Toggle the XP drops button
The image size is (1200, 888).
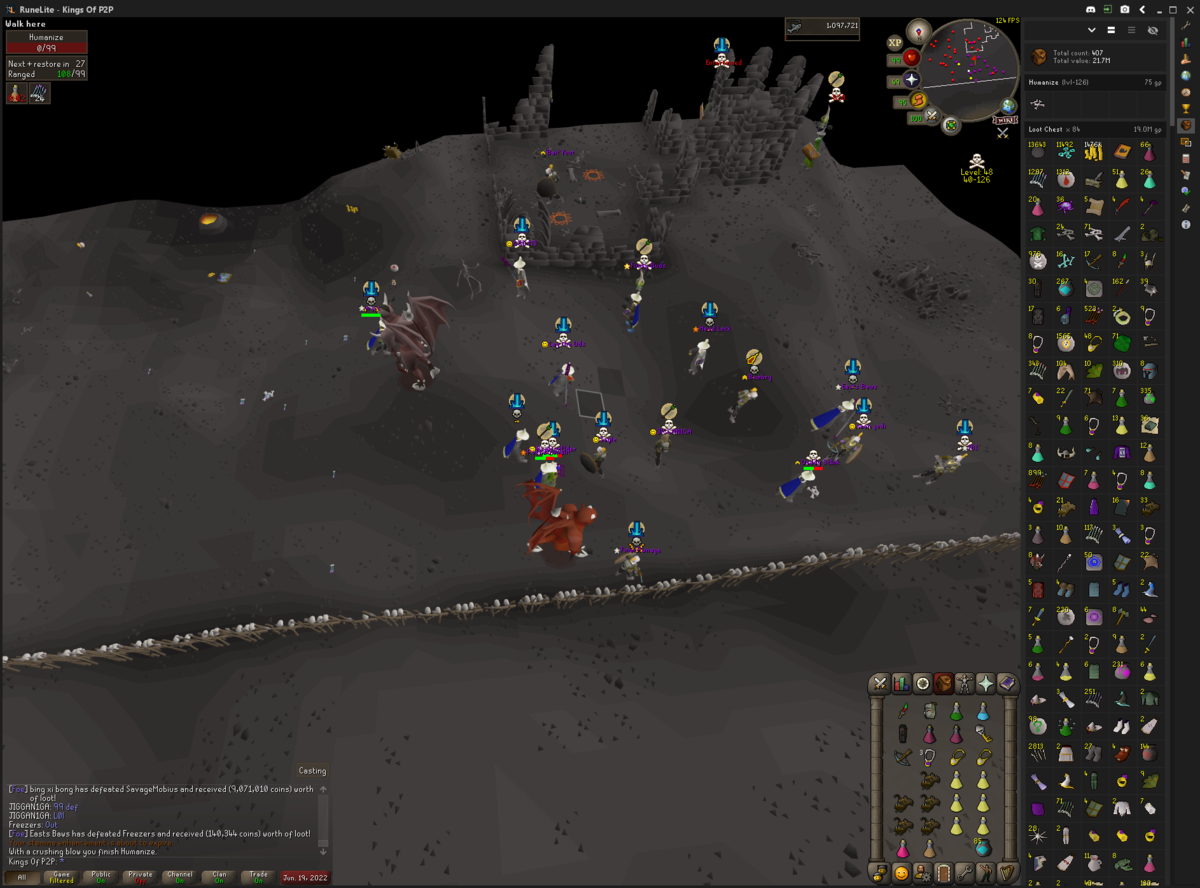(894, 43)
